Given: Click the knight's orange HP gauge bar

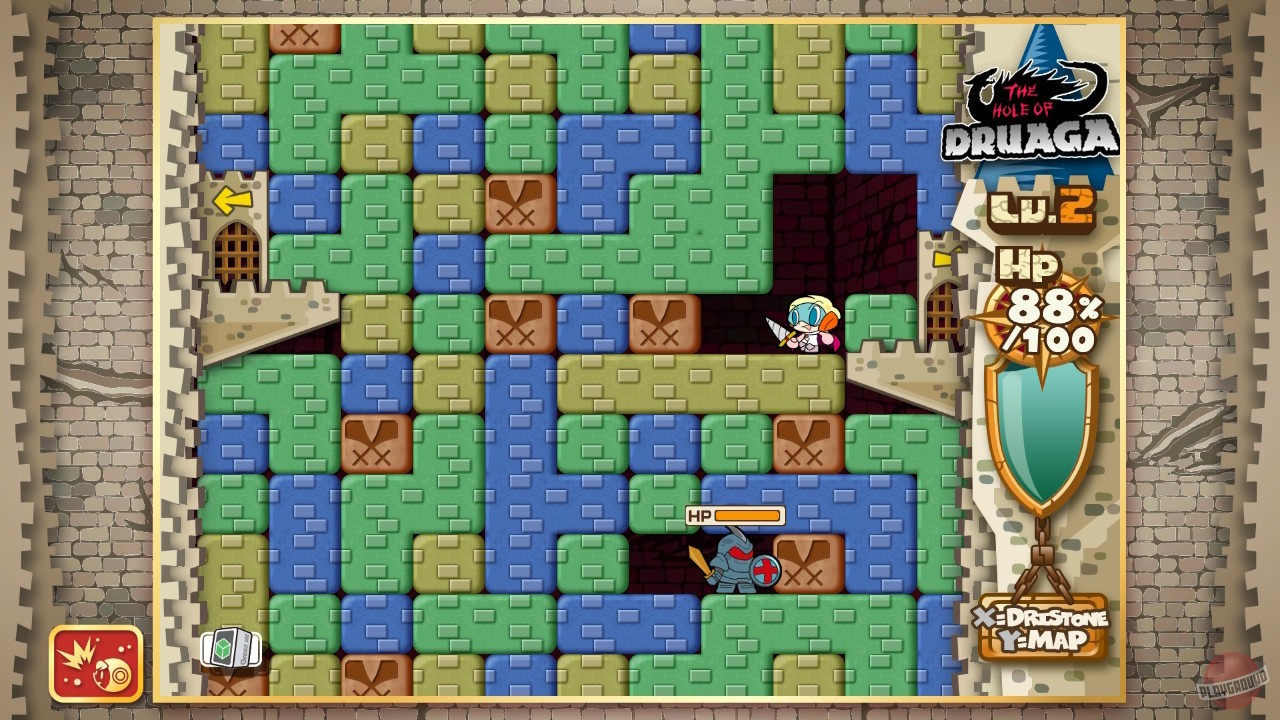Looking at the screenshot, I should (745, 515).
